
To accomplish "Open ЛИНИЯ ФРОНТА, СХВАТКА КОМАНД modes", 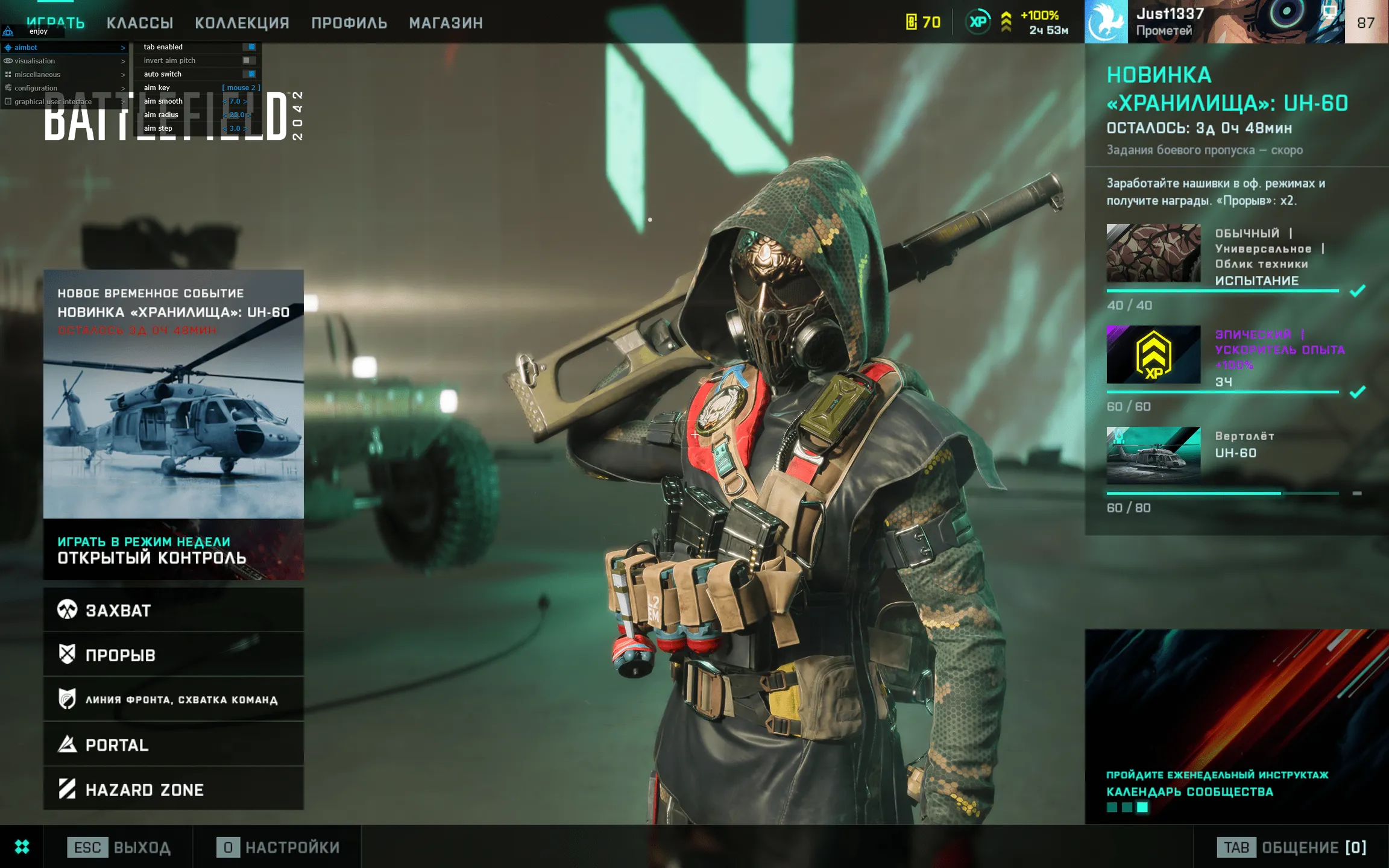I will (173, 699).
